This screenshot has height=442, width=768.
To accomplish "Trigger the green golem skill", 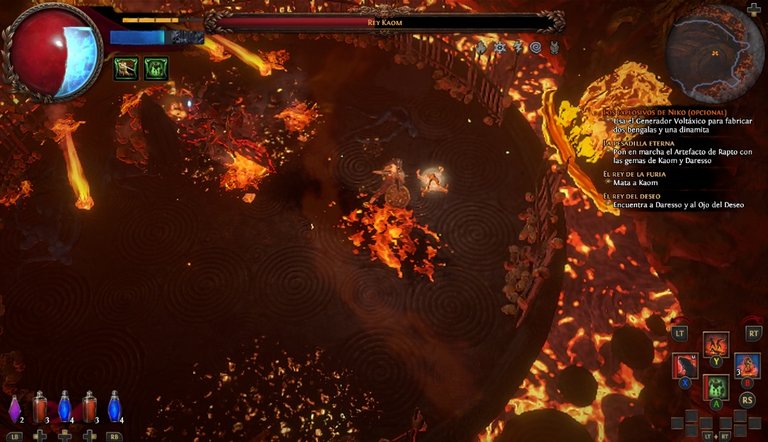I will click(715, 387).
